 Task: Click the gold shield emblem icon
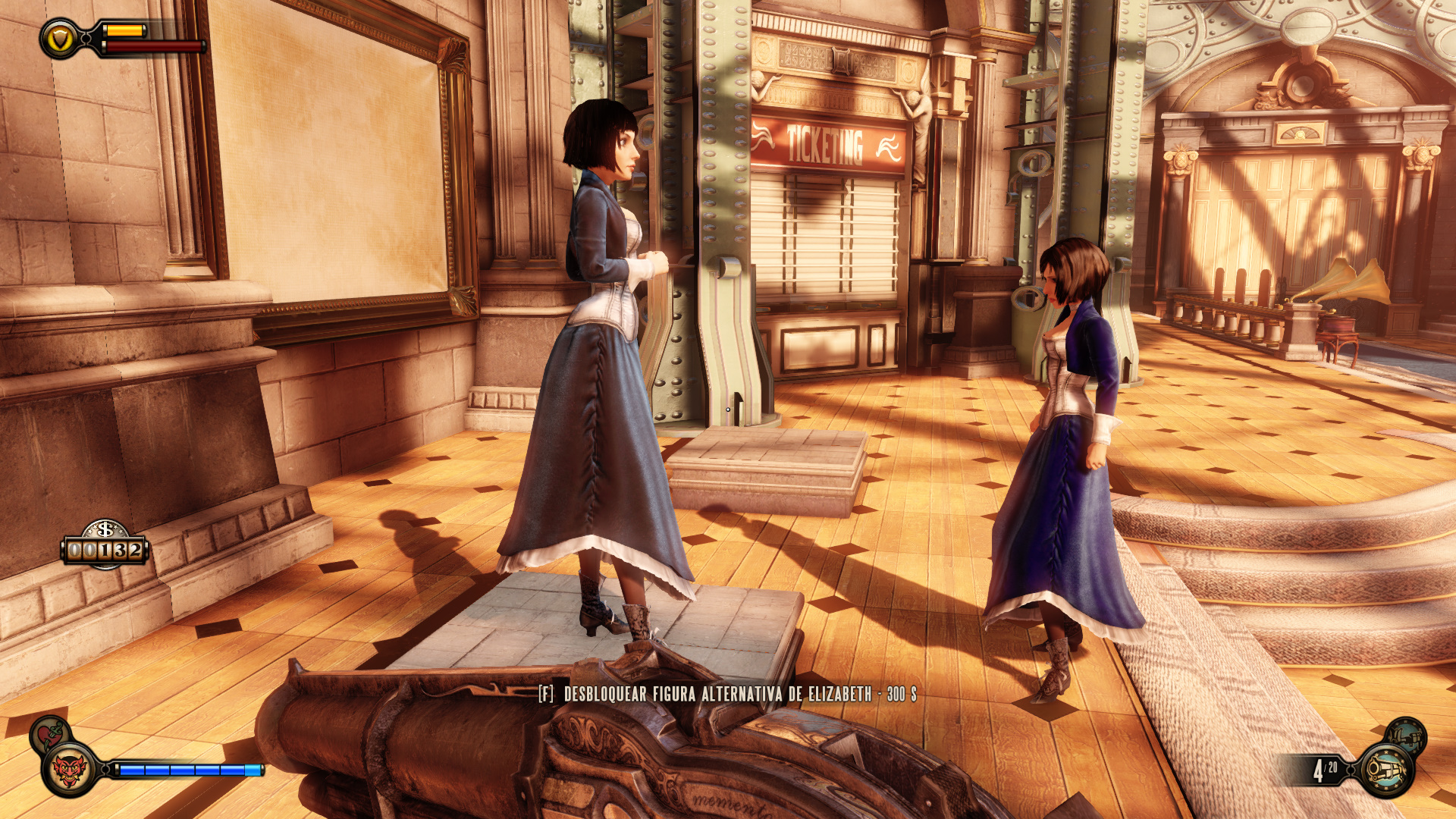[x=60, y=38]
